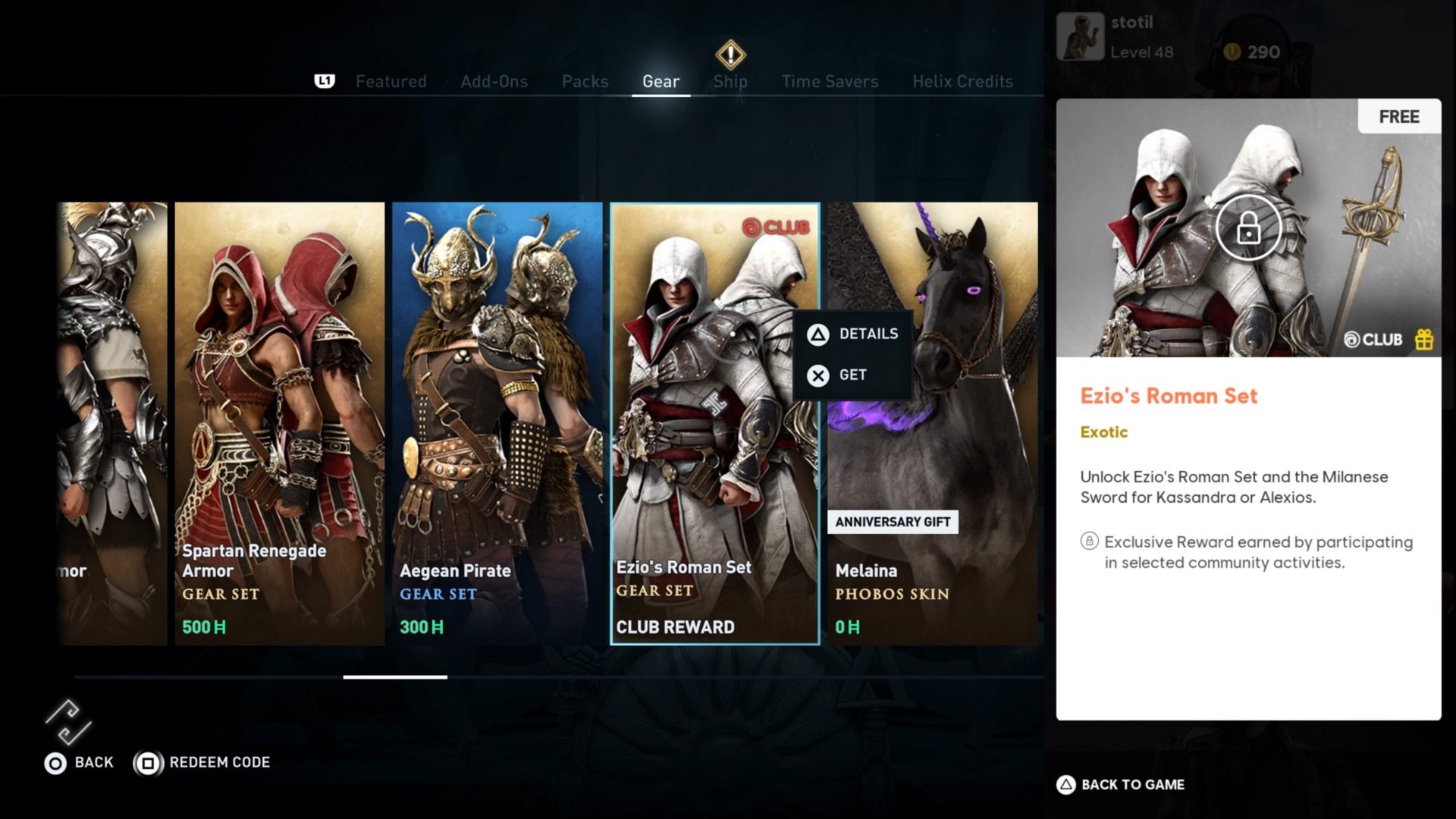
Task: Open the stotil player profile avatar
Action: (x=1080, y=36)
